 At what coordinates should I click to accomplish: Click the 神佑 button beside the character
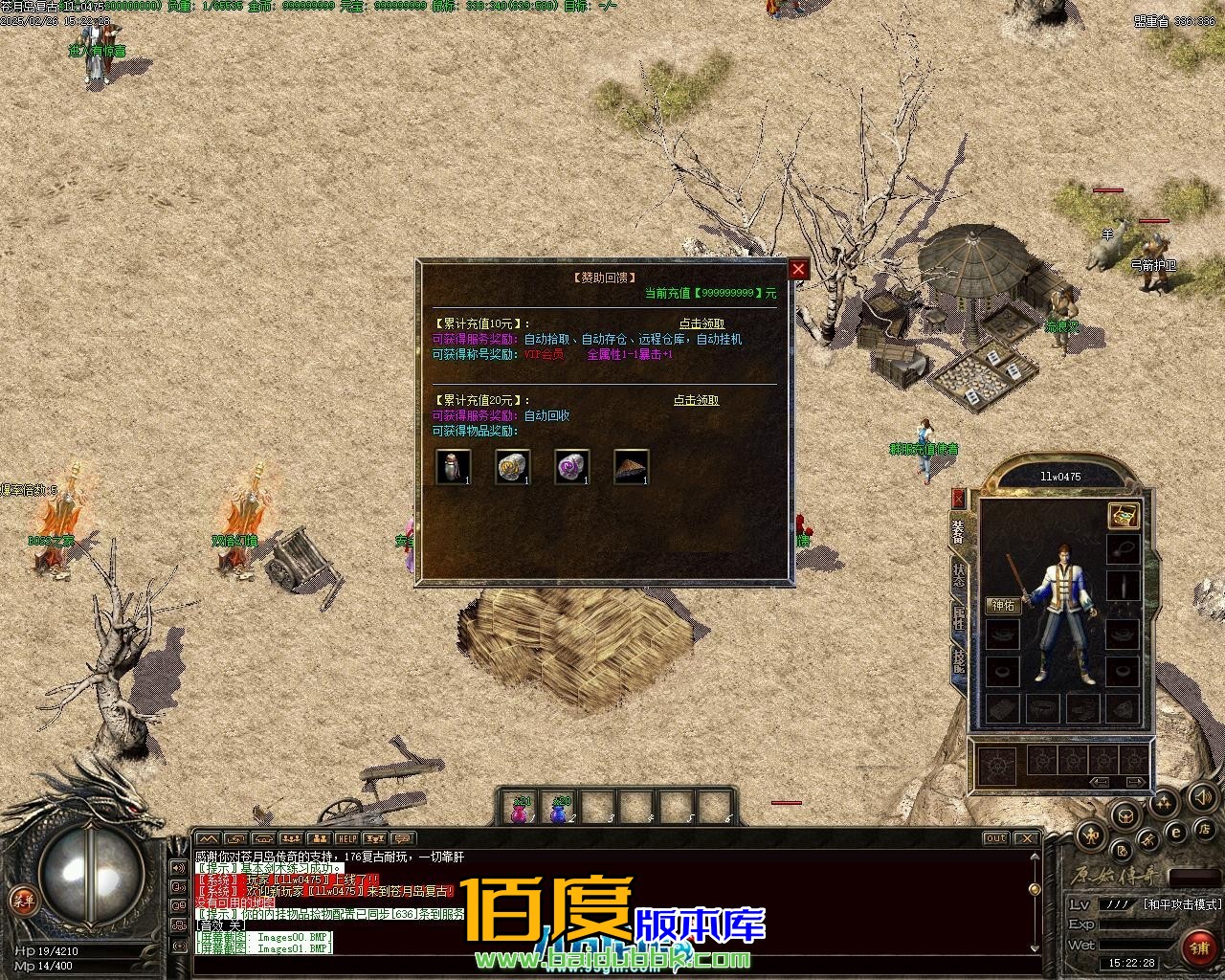click(1004, 605)
